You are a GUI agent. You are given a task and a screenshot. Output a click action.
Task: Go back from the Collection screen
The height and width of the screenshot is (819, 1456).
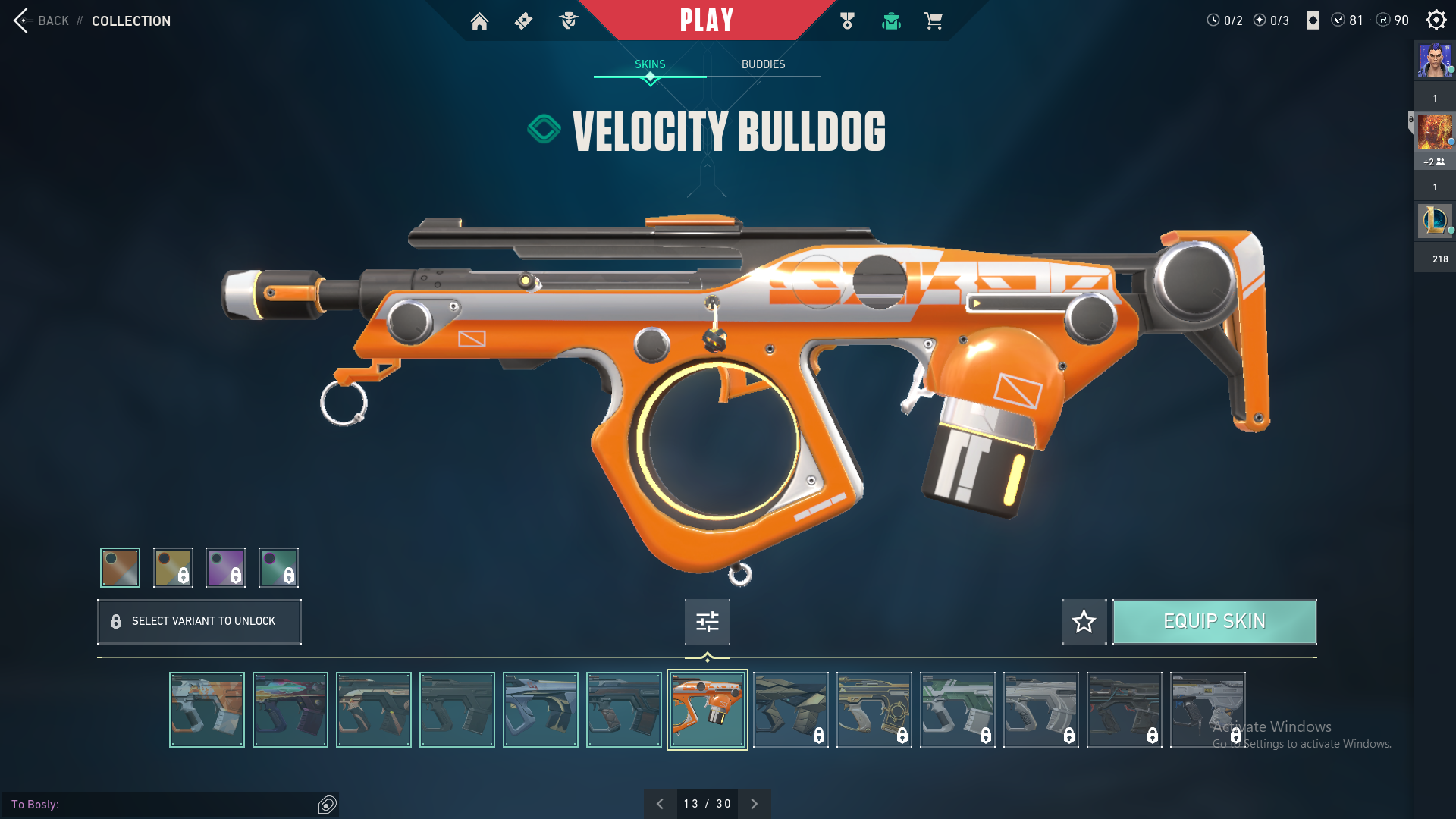(42, 20)
